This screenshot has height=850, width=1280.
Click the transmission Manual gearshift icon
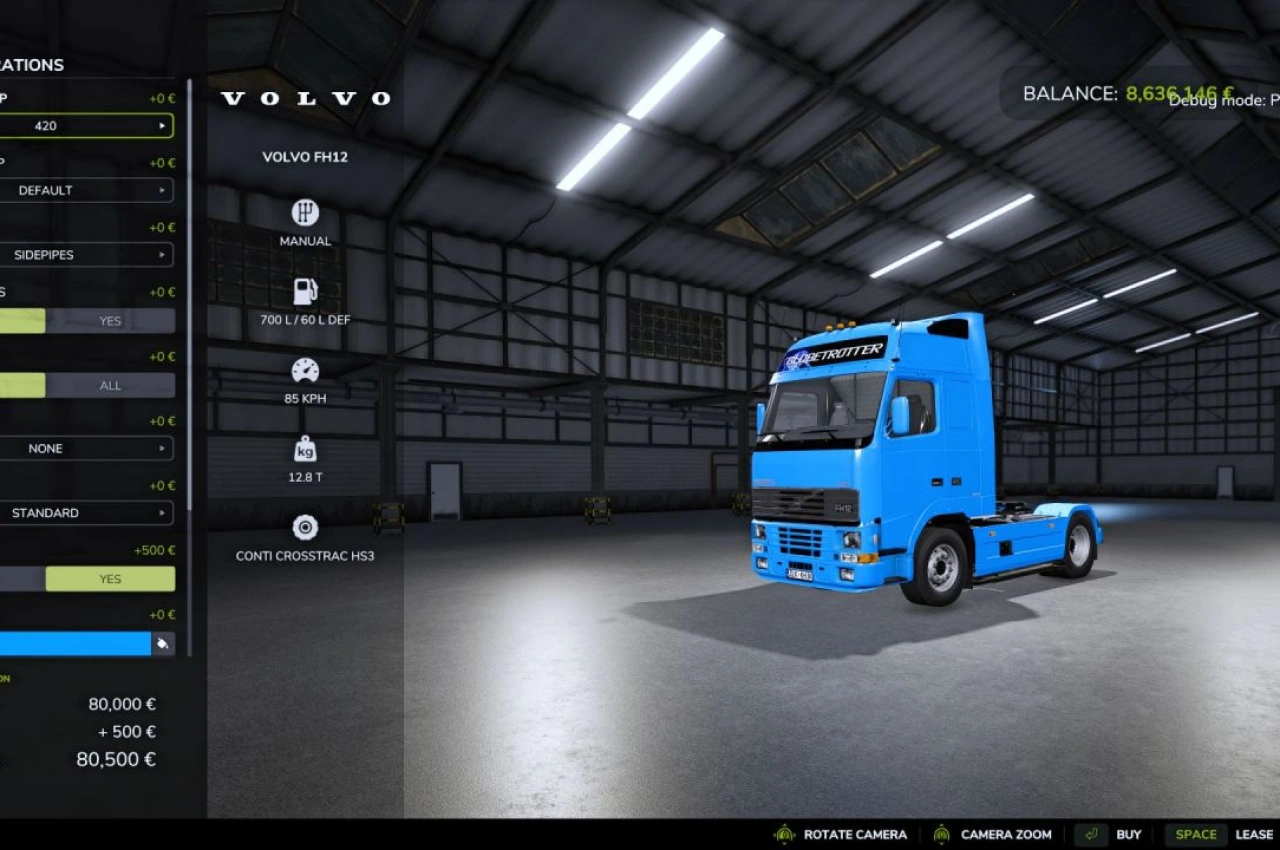pyautogui.click(x=305, y=212)
